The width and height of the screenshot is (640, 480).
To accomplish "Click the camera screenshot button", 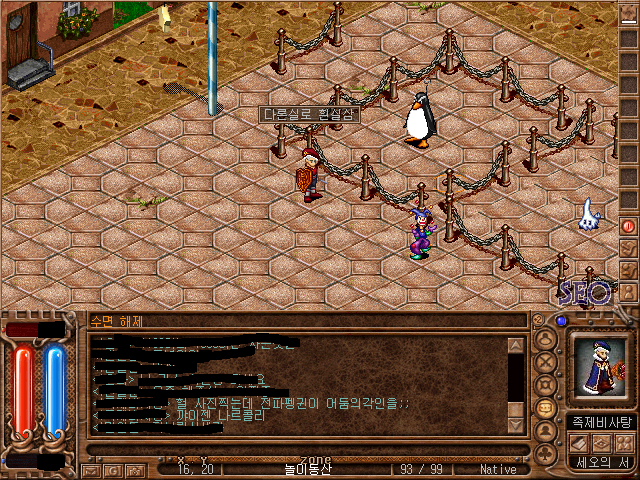I will 133,469.
